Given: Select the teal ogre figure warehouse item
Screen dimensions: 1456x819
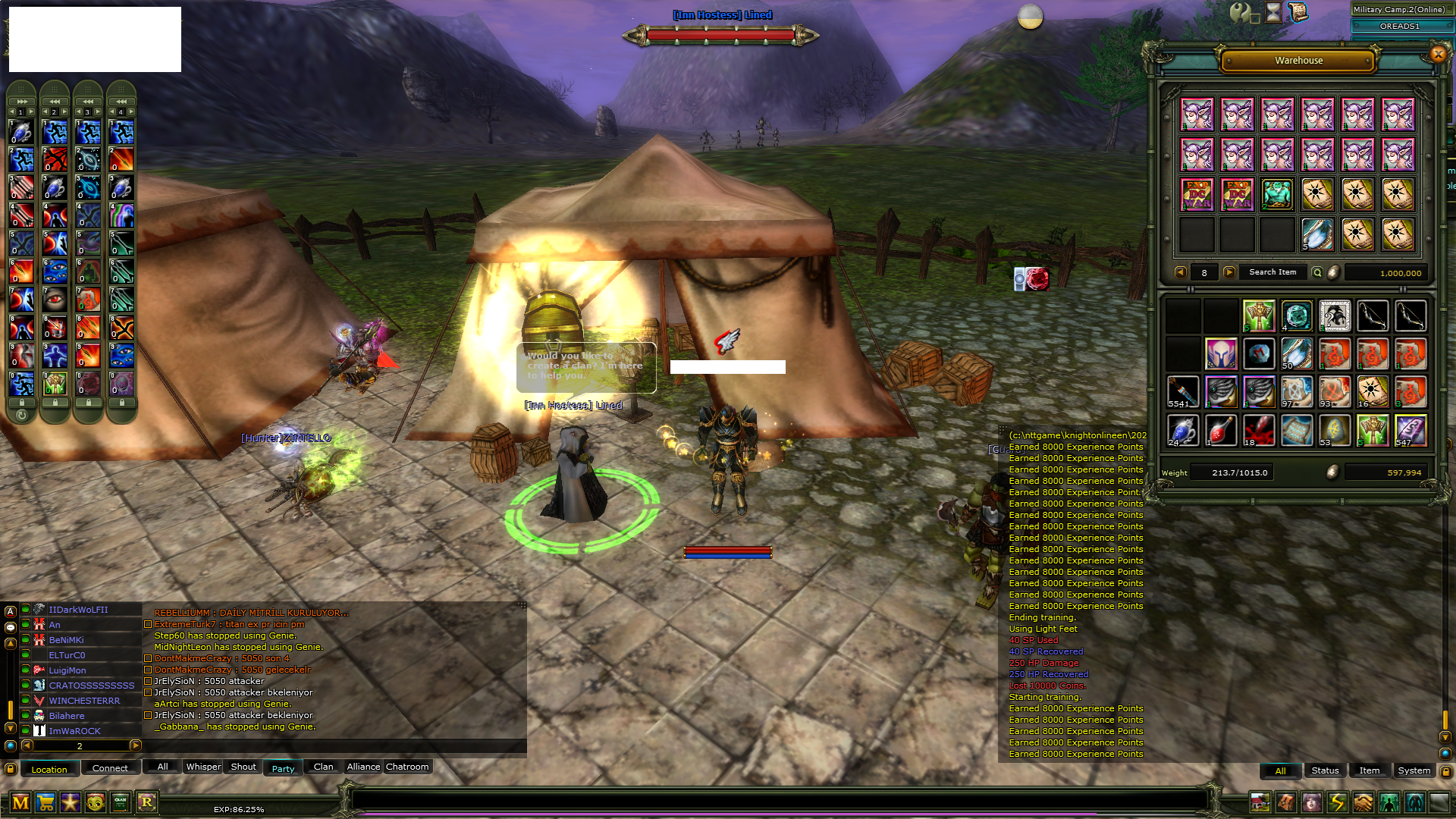Looking at the screenshot, I should click(x=1277, y=195).
